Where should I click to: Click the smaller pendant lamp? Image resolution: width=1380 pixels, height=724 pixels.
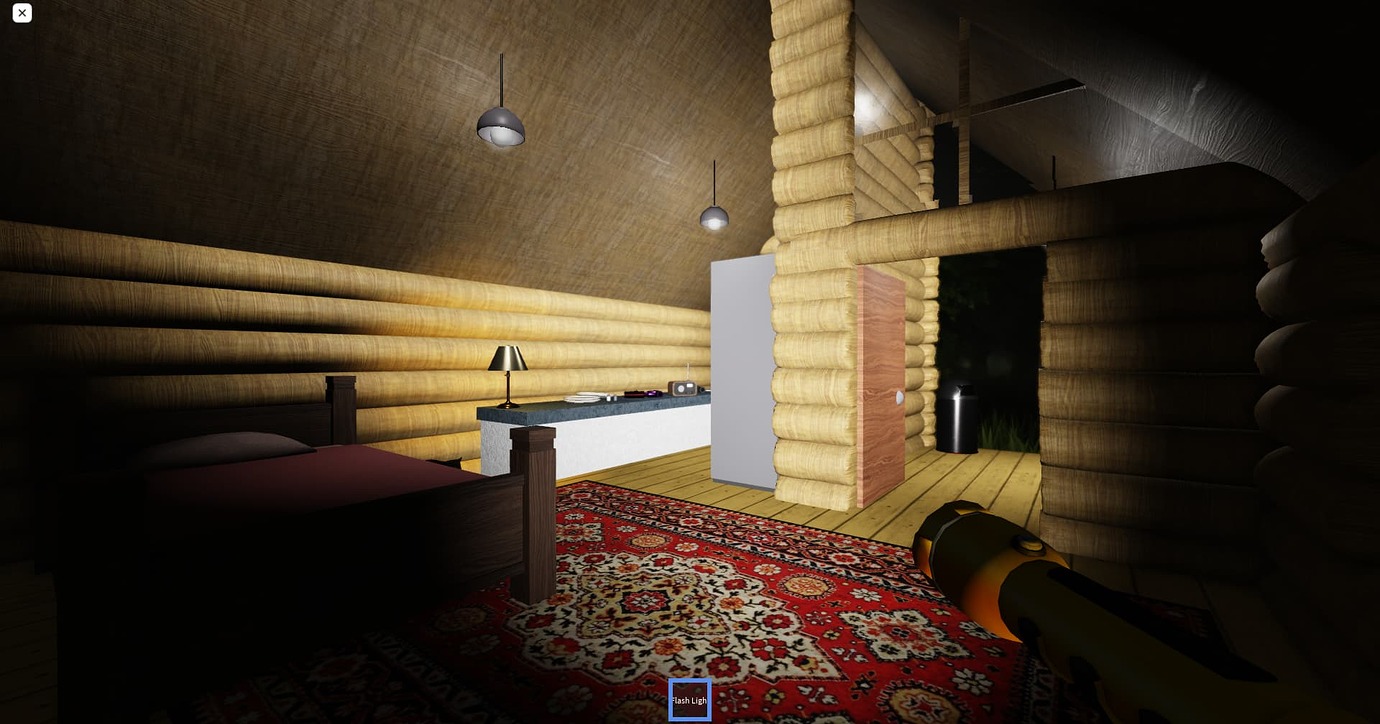pos(714,218)
